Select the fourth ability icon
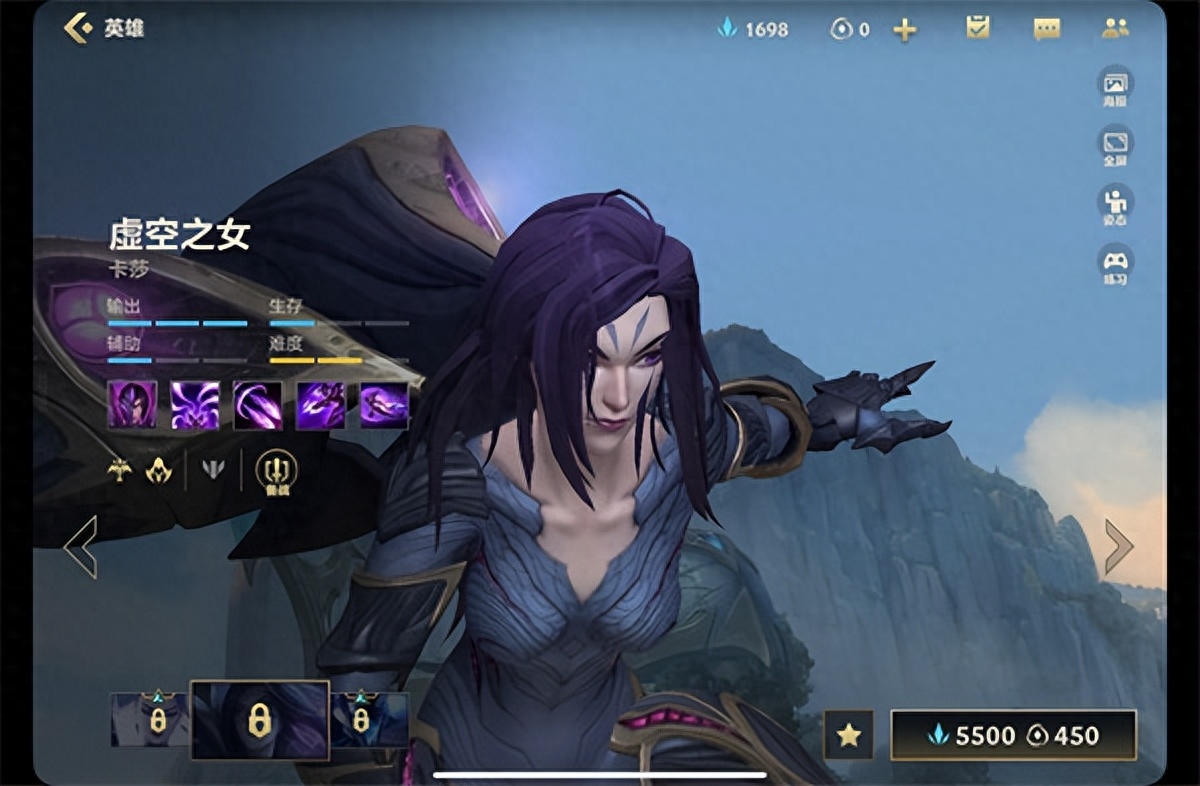The image size is (1200, 786). (x=321, y=405)
